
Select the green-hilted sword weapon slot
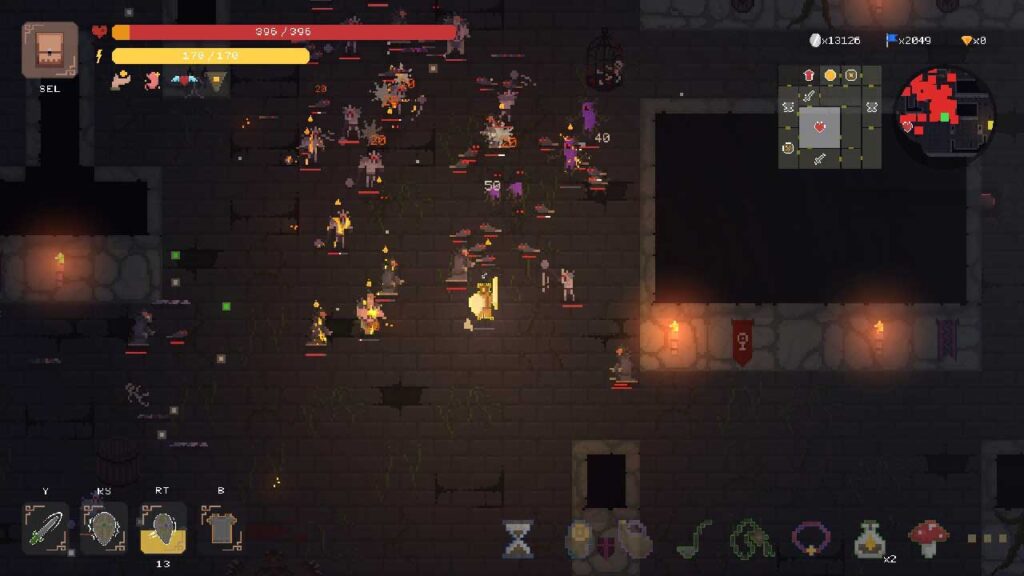46,527
